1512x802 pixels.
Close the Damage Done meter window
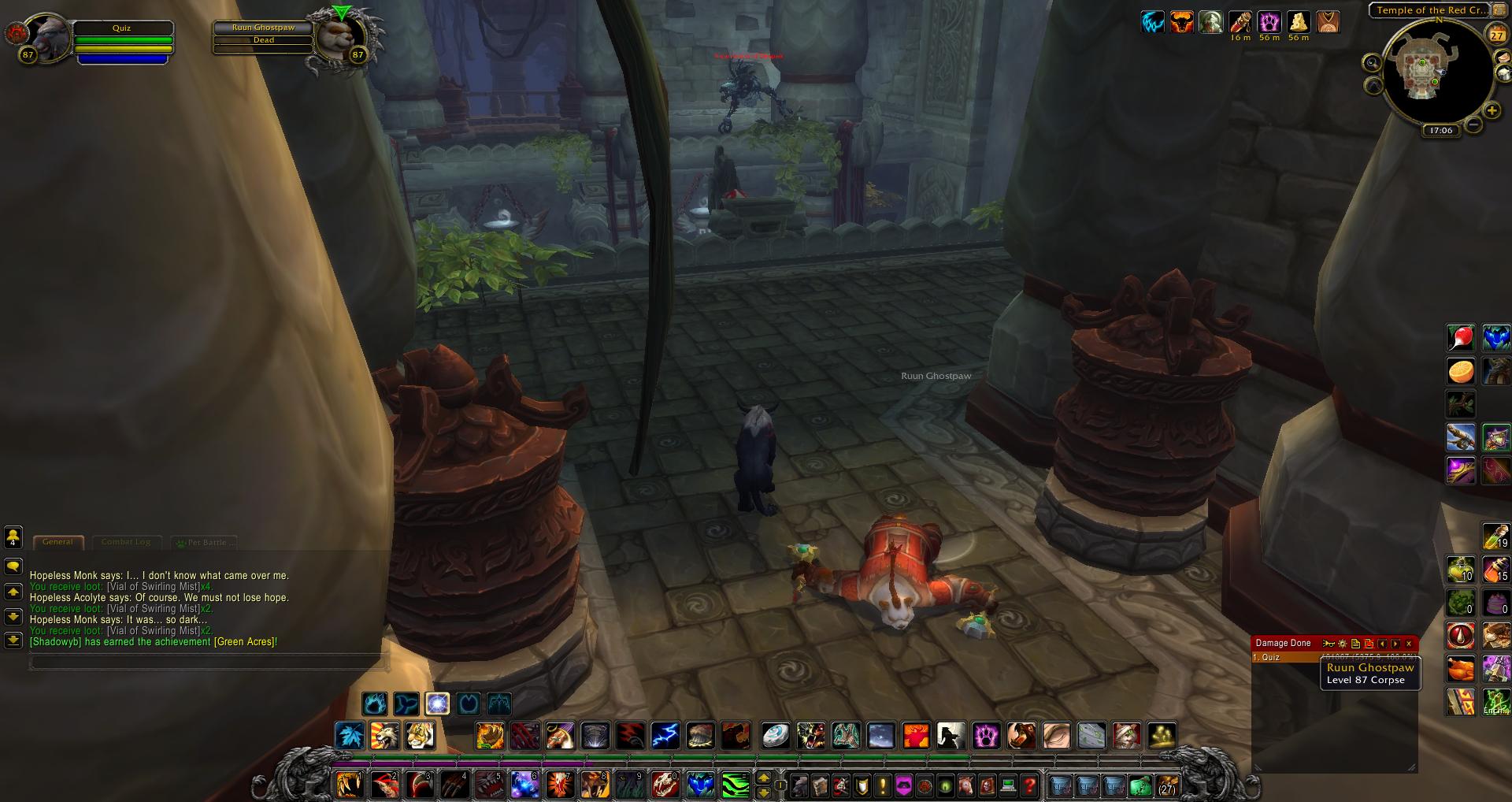[1409, 644]
